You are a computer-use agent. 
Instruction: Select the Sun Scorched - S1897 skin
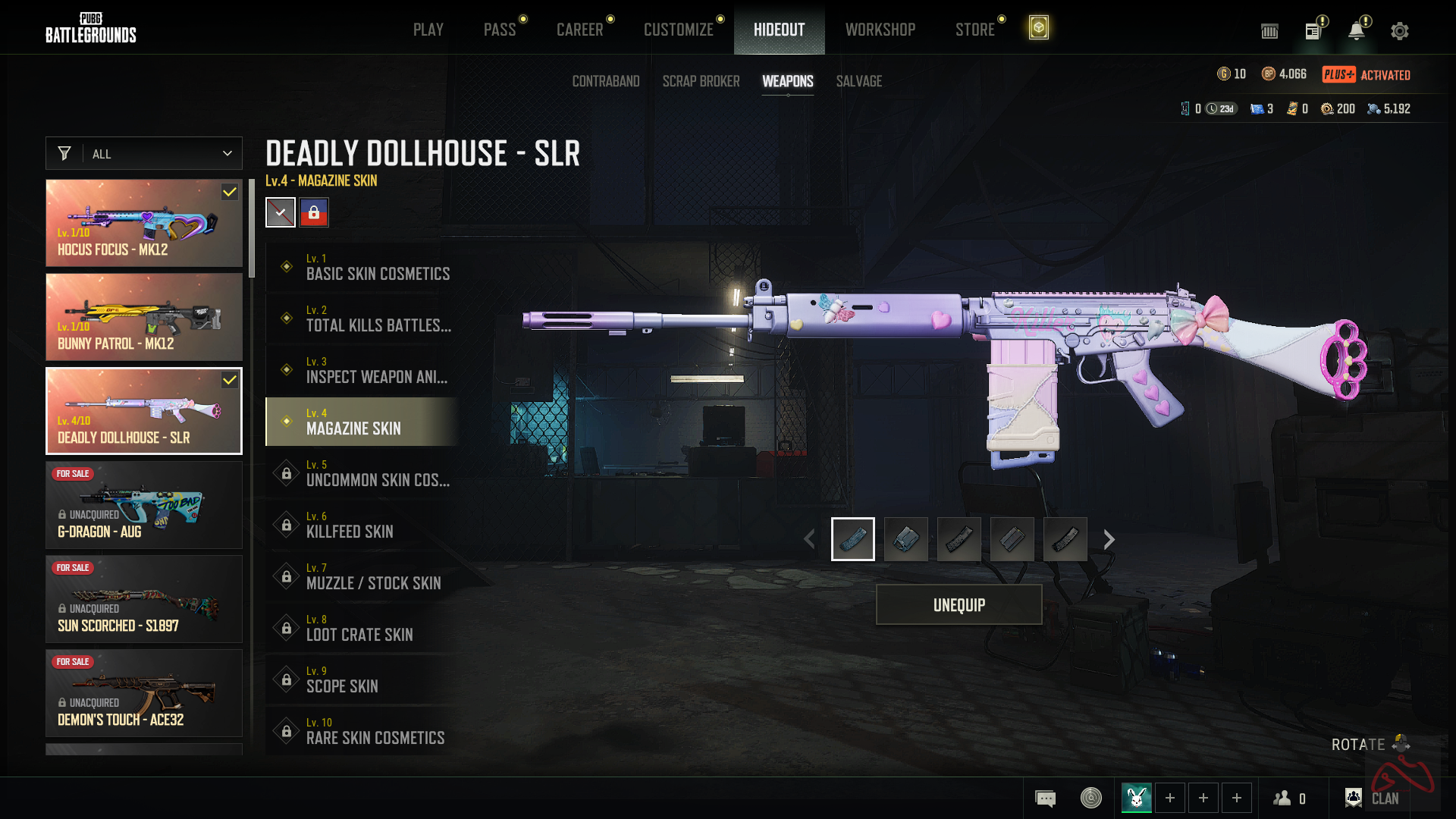pyautogui.click(x=144, y=599)
